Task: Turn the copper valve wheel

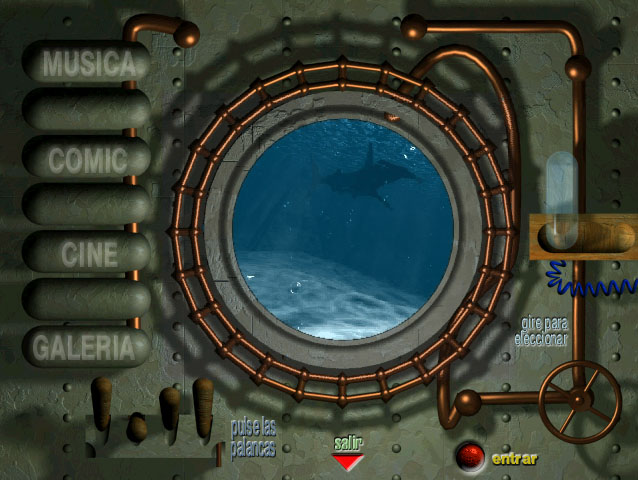Action: coord(580,402)
